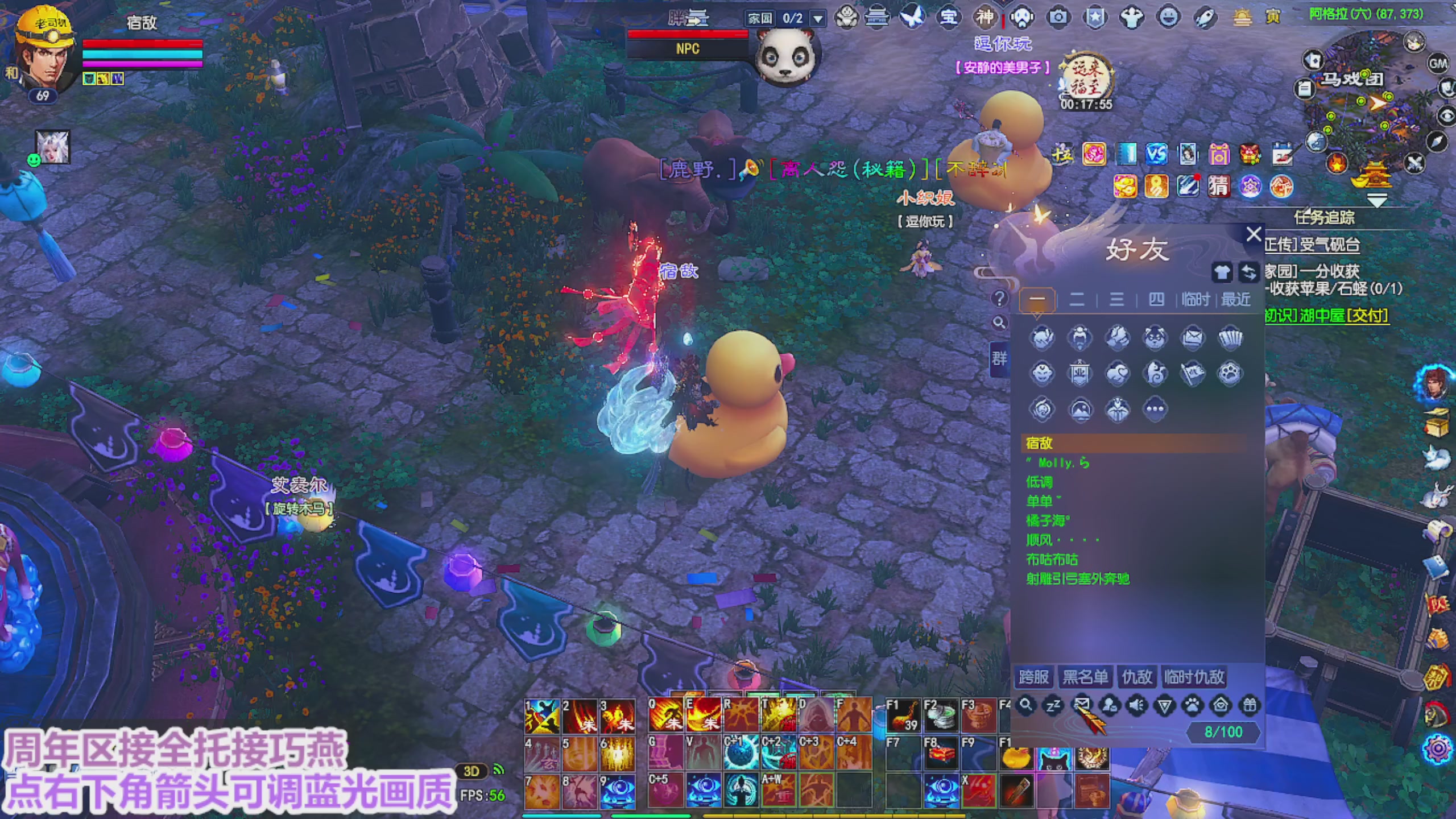This screenshot has width=1456, height=819.
Task: Select friend 射雕引弓塞外奔驰 in the list
Action: 1078,579
